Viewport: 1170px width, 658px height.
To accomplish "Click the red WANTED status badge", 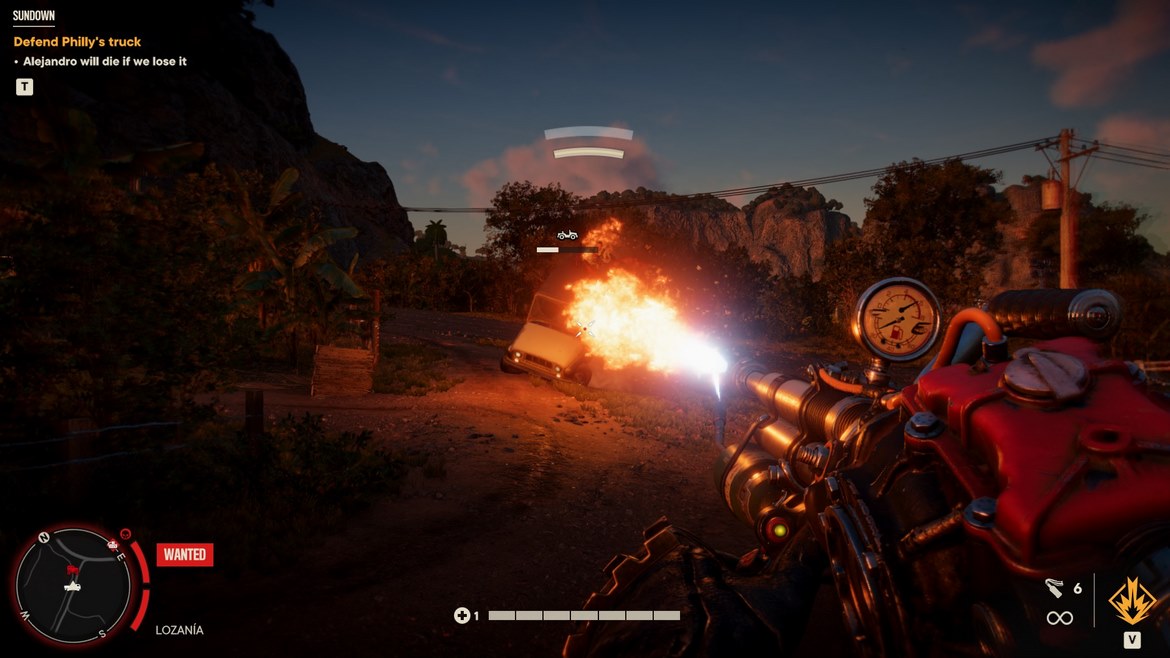I will pos(184,555).
